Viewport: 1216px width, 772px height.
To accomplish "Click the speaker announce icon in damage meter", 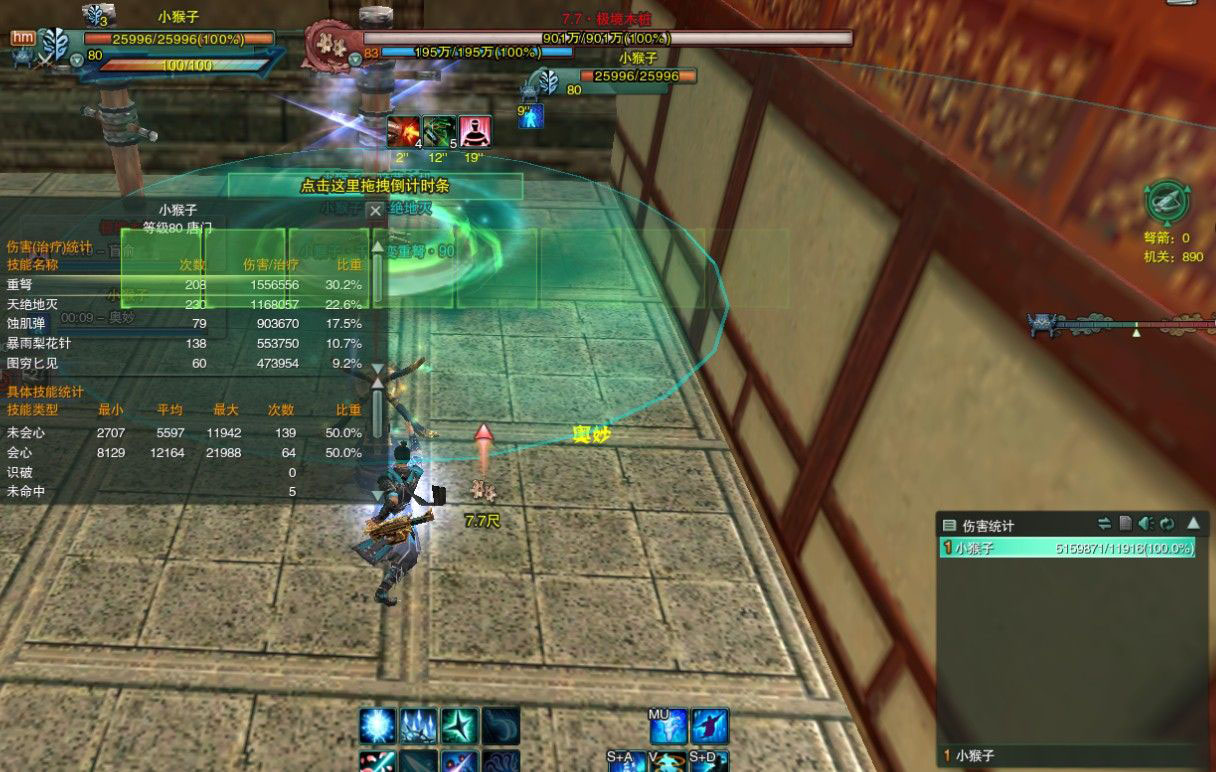I will (1146, 523).
